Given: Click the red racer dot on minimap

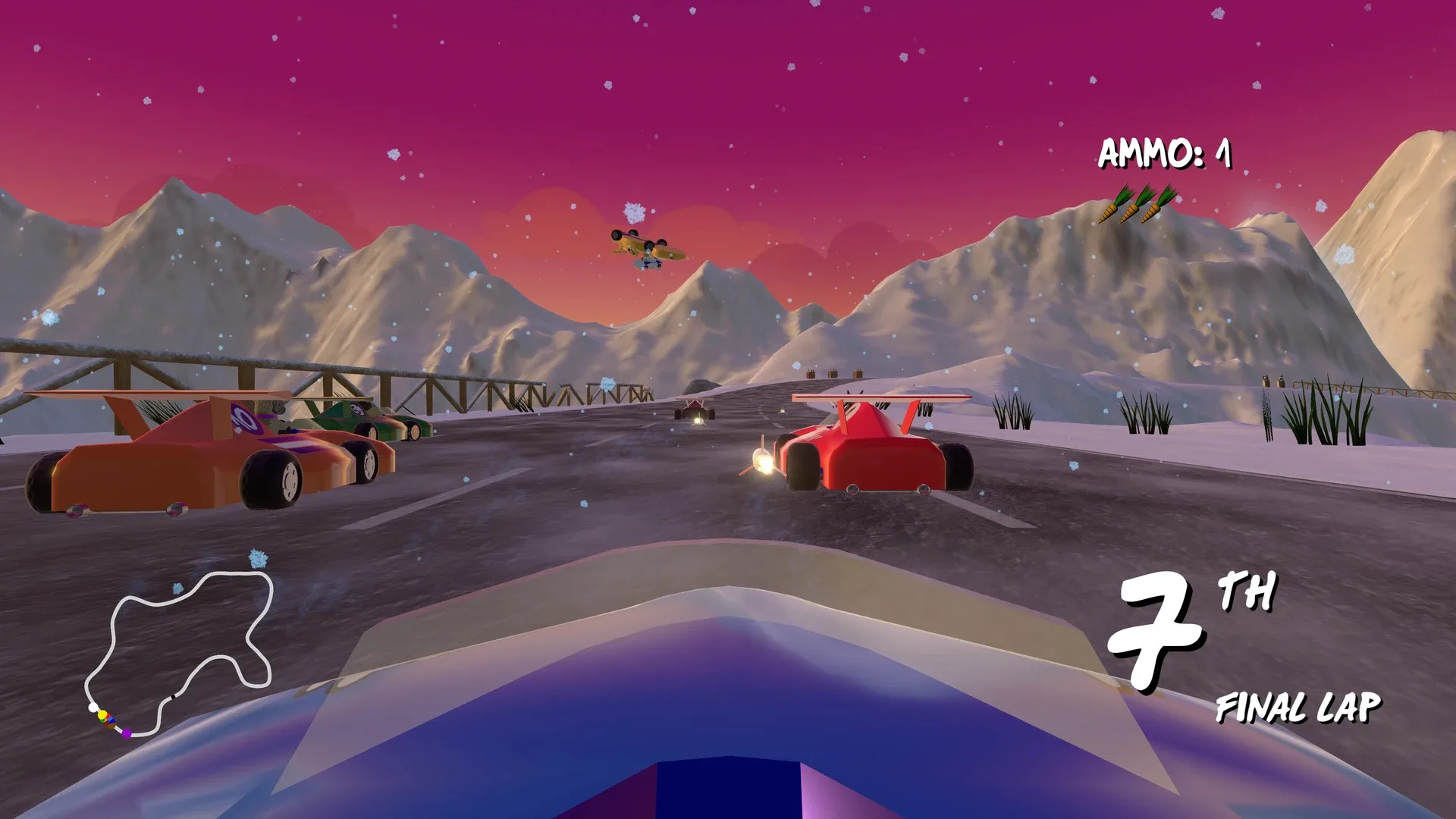Looking at the screenshot, I should click(x=109, y=715).
